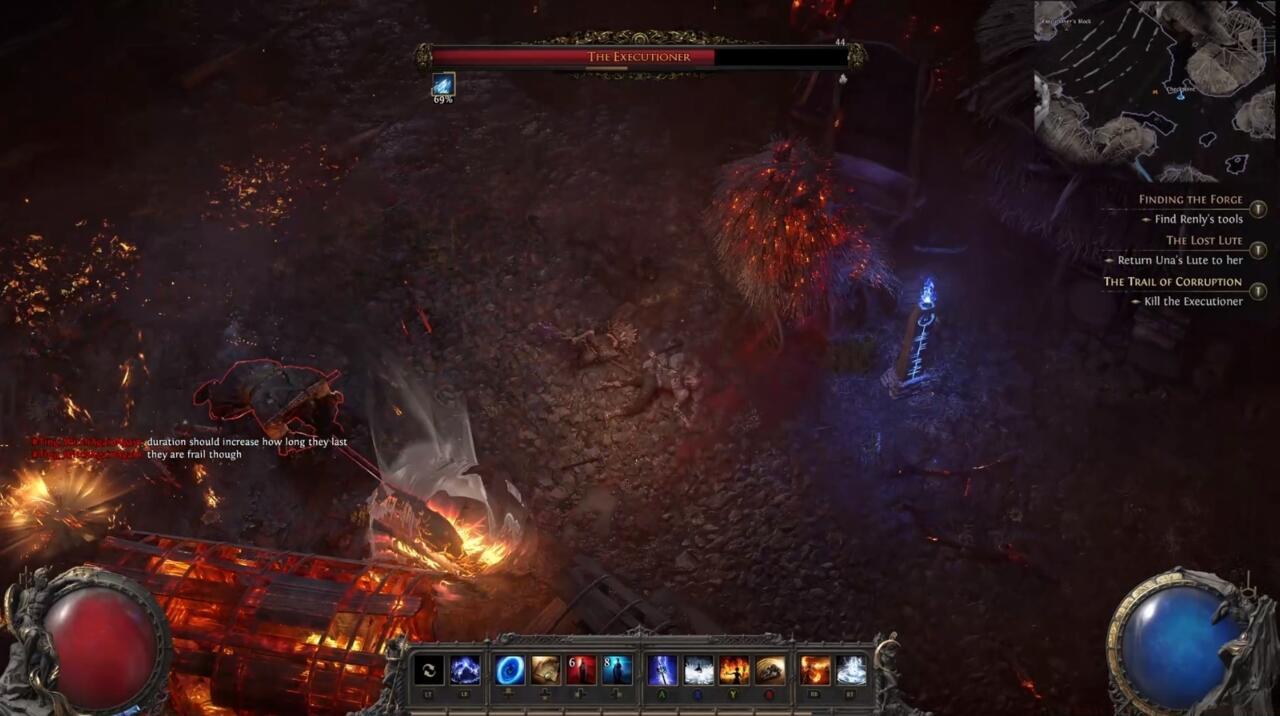Click the Checkpoint marker on the minimap
The width and height of the screenshot is (1280, 716).
[1180, 91]
